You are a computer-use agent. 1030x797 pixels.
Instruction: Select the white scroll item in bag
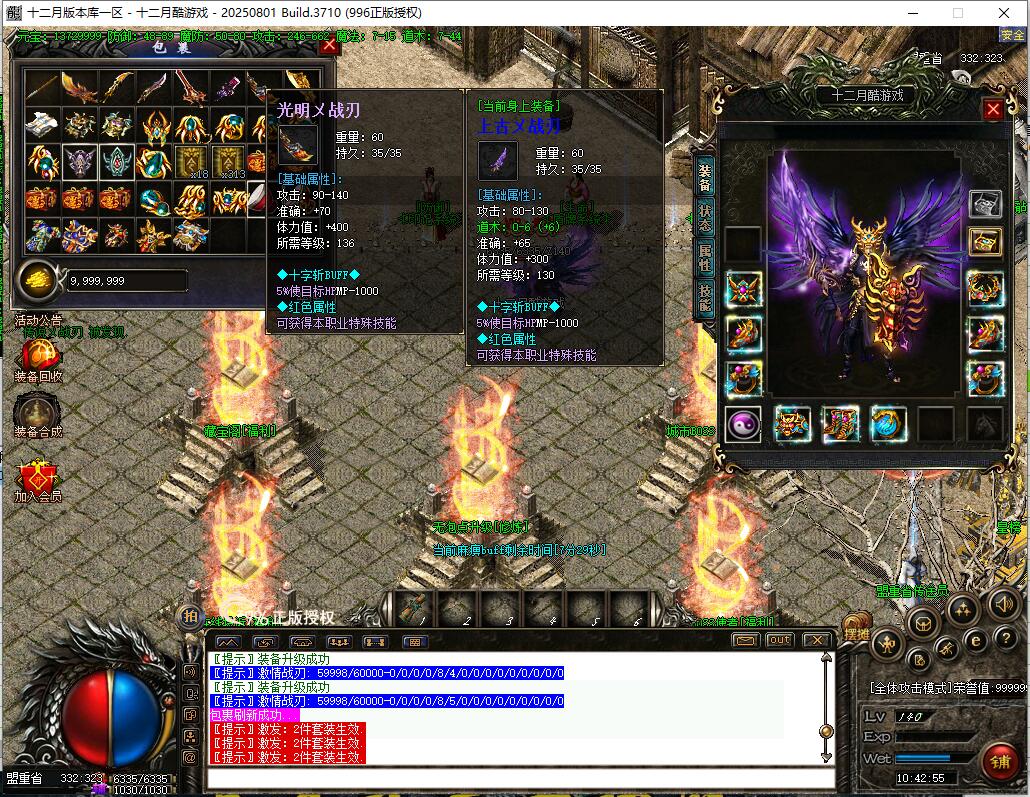click(x=40, y=126)
